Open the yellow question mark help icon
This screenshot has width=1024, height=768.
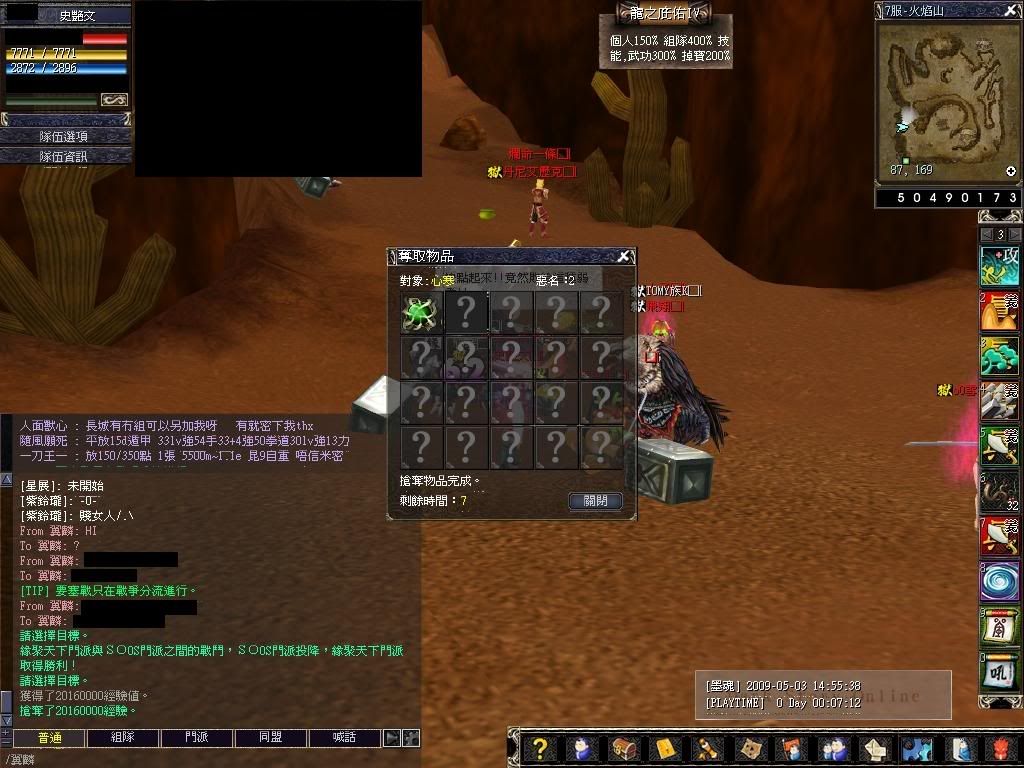tap(539, 749)
